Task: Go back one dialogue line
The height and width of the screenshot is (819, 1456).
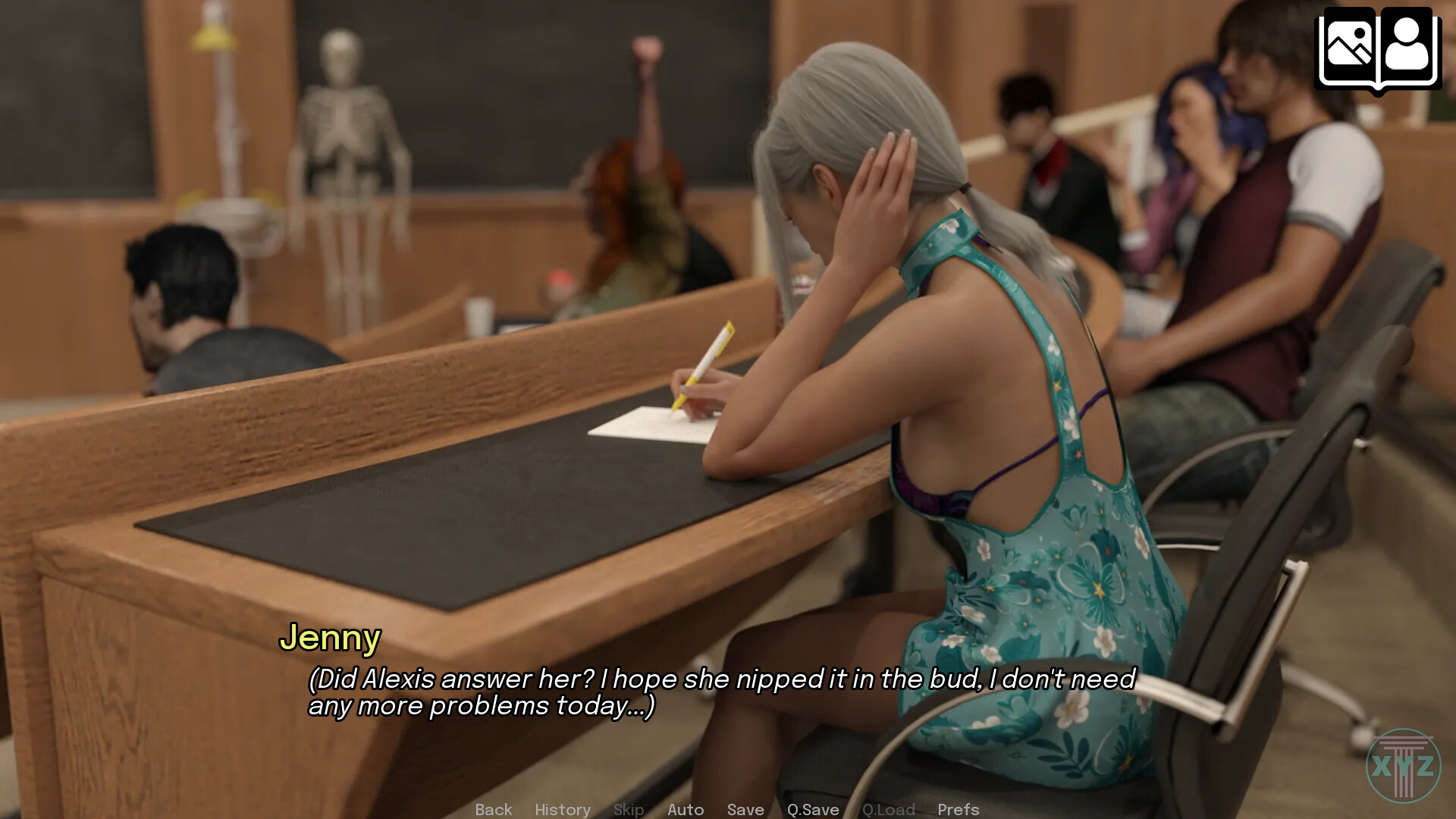Action: click(x=494, y=809)
